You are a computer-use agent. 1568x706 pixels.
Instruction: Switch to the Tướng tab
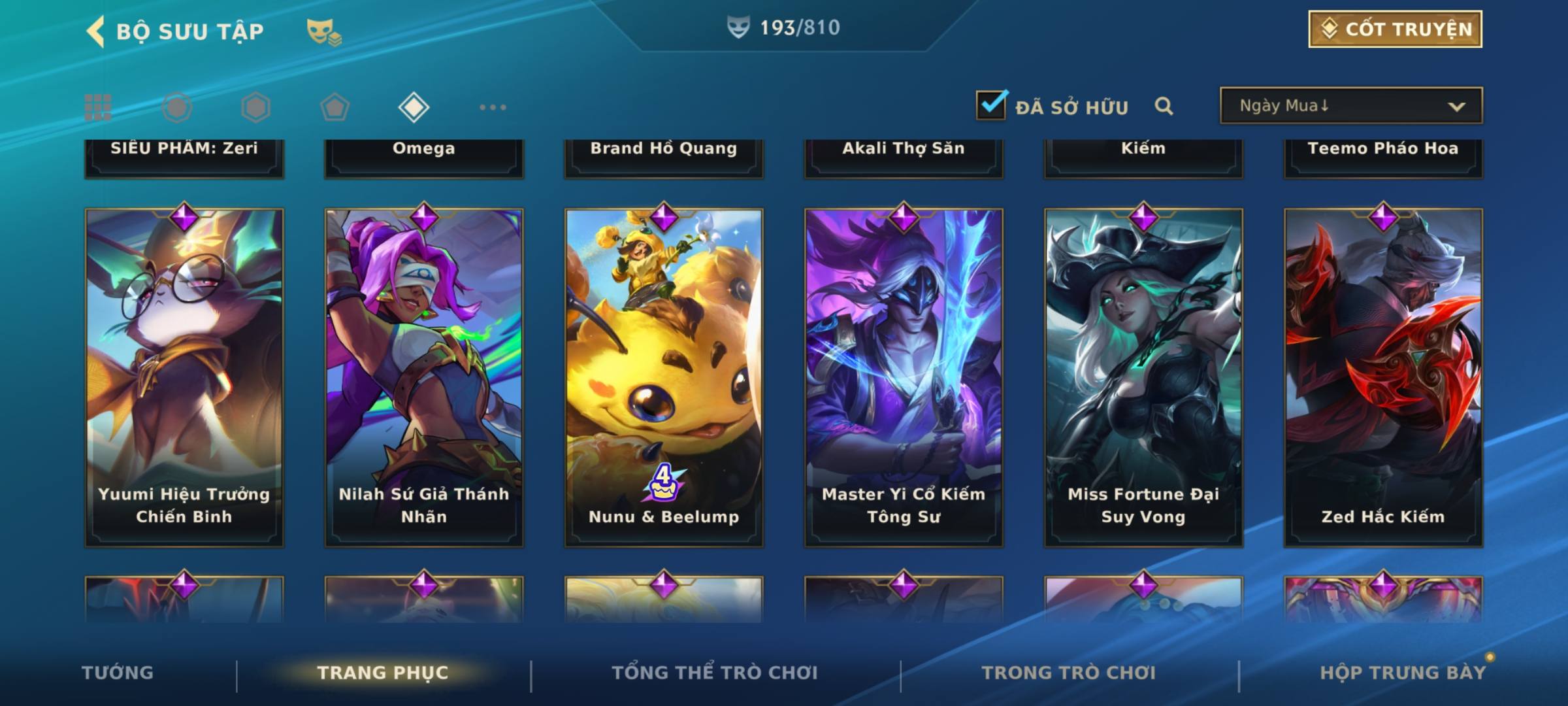click(x=118, y=673)
